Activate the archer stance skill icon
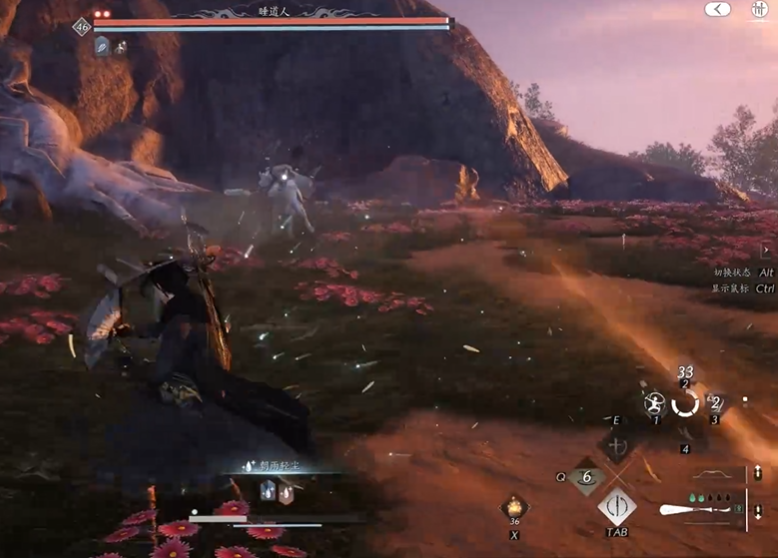 [x=656, y=404]
